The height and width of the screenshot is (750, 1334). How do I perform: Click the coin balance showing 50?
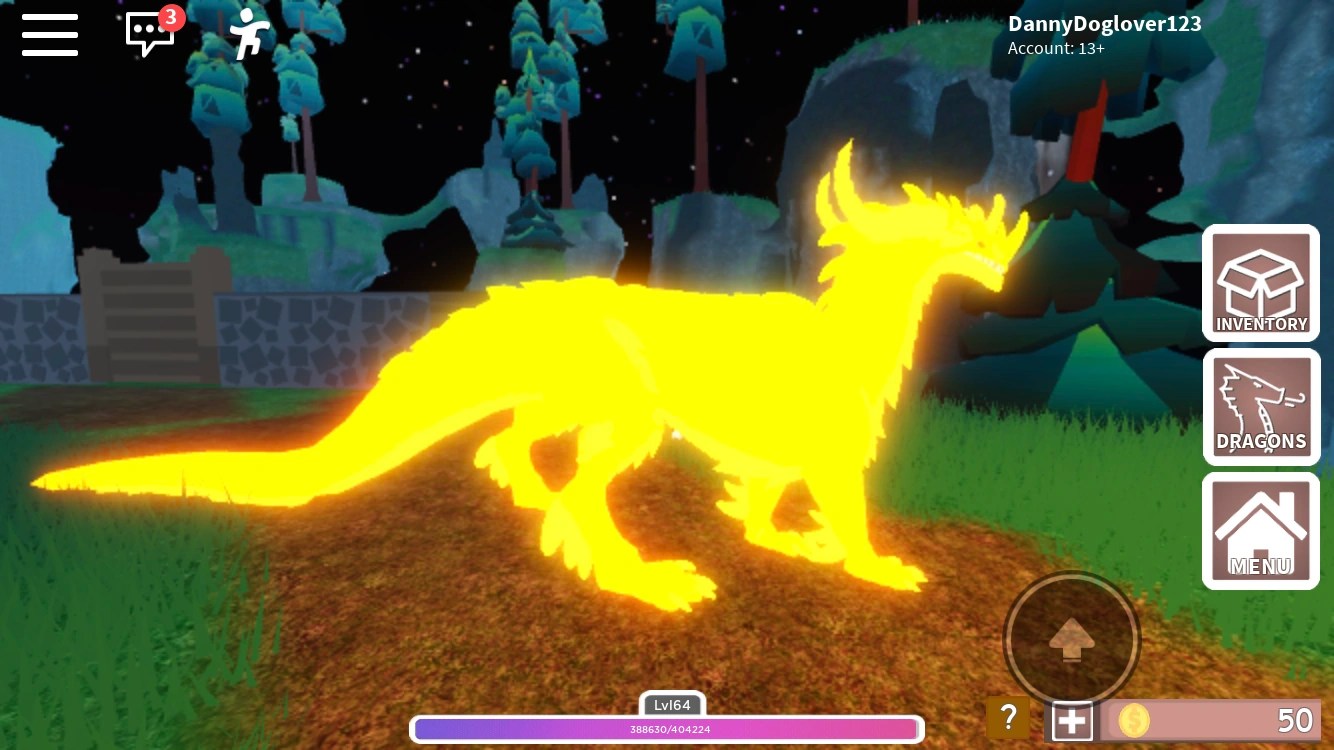(1295, 720)
